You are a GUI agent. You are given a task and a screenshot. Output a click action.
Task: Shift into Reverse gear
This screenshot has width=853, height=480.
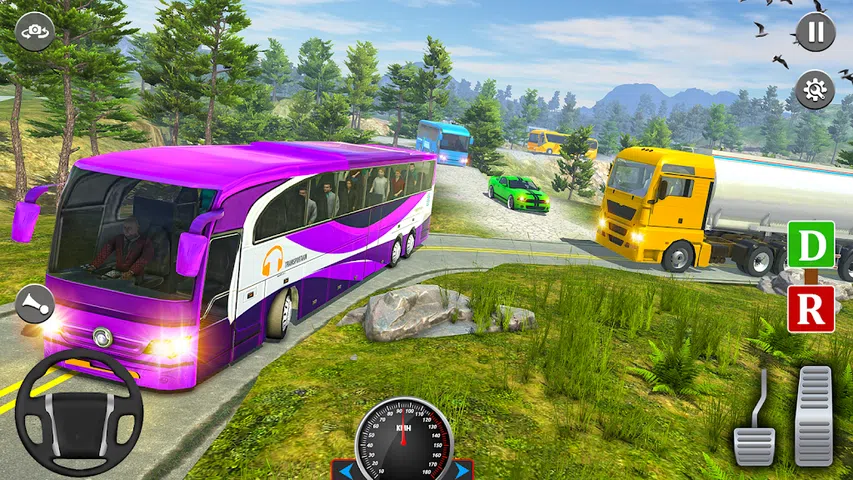pyautogui.click(x=810, y=308)
